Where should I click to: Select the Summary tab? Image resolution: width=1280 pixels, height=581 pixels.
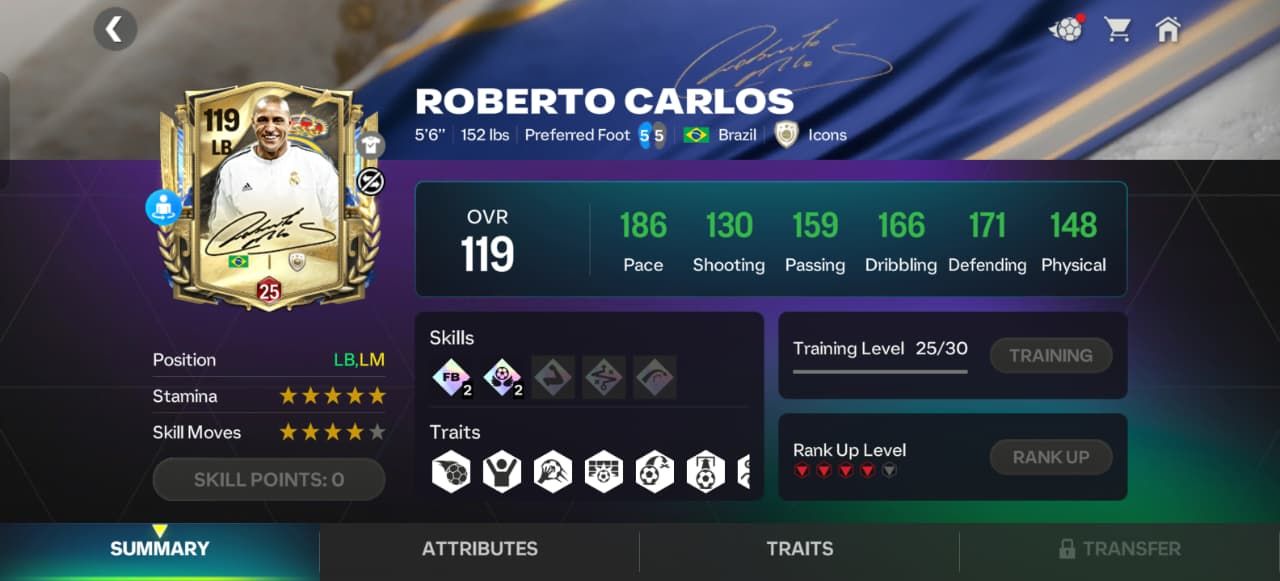tap(160, 549)
